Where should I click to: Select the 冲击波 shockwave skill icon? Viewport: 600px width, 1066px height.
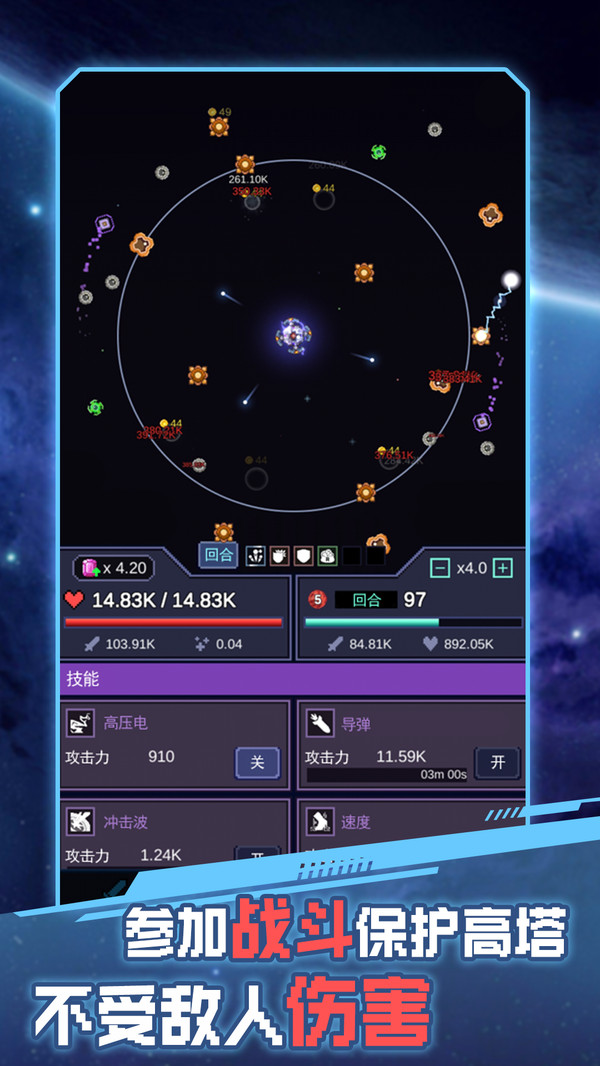pyautogui.click(x=80, y=821)
